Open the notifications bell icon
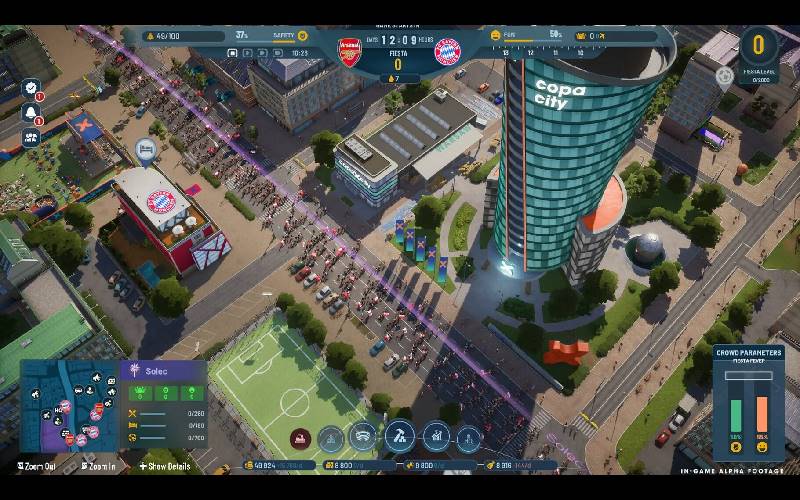 point(30,113)
